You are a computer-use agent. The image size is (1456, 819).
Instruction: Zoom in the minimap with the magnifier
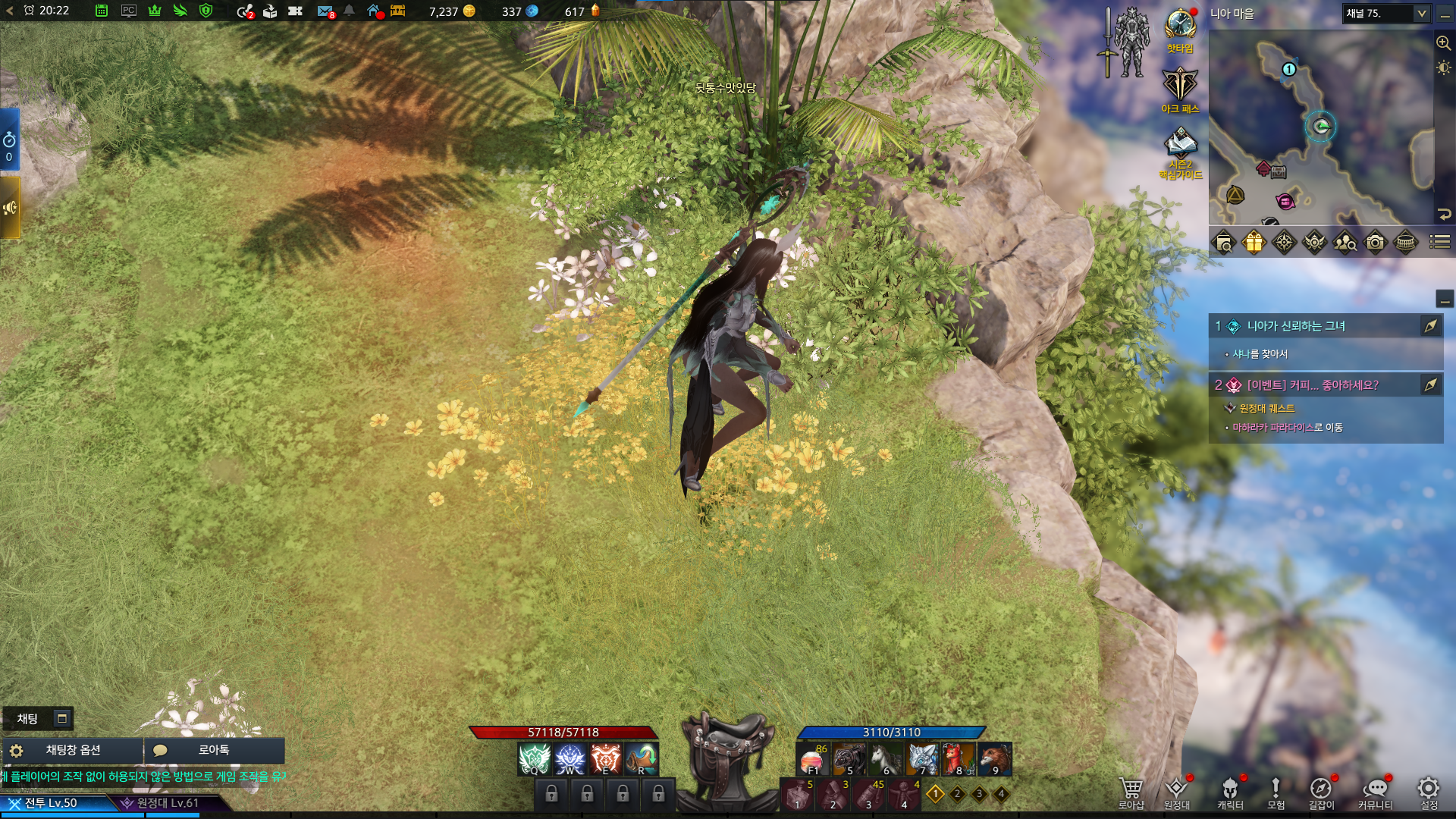click(x=1443, y=43)
